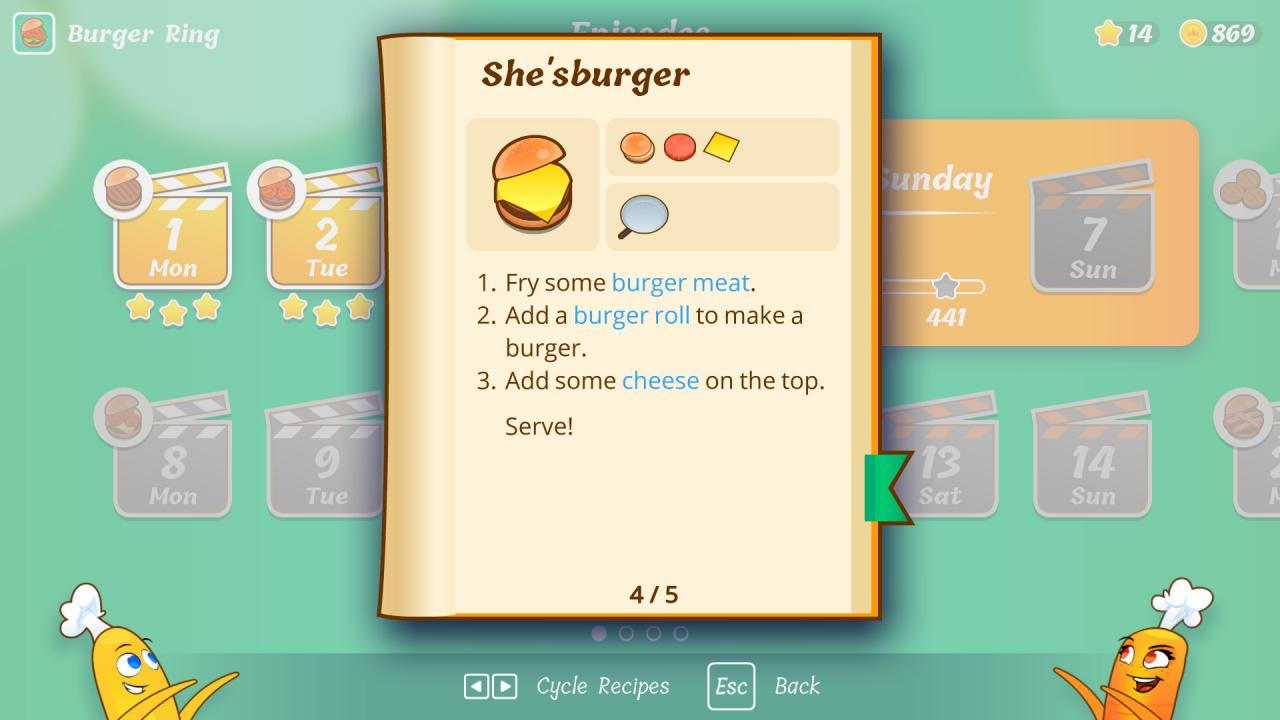Click the second page dot below the book

627,633
